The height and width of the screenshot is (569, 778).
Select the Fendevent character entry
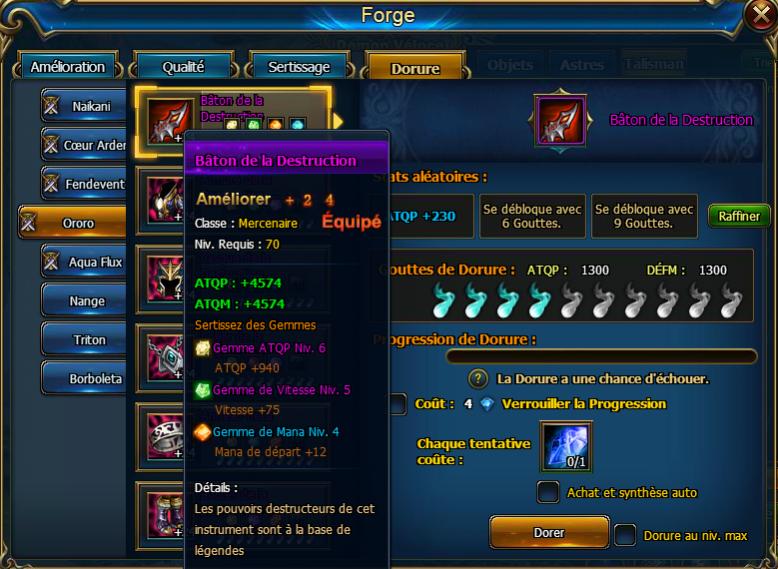click(84, 184)
